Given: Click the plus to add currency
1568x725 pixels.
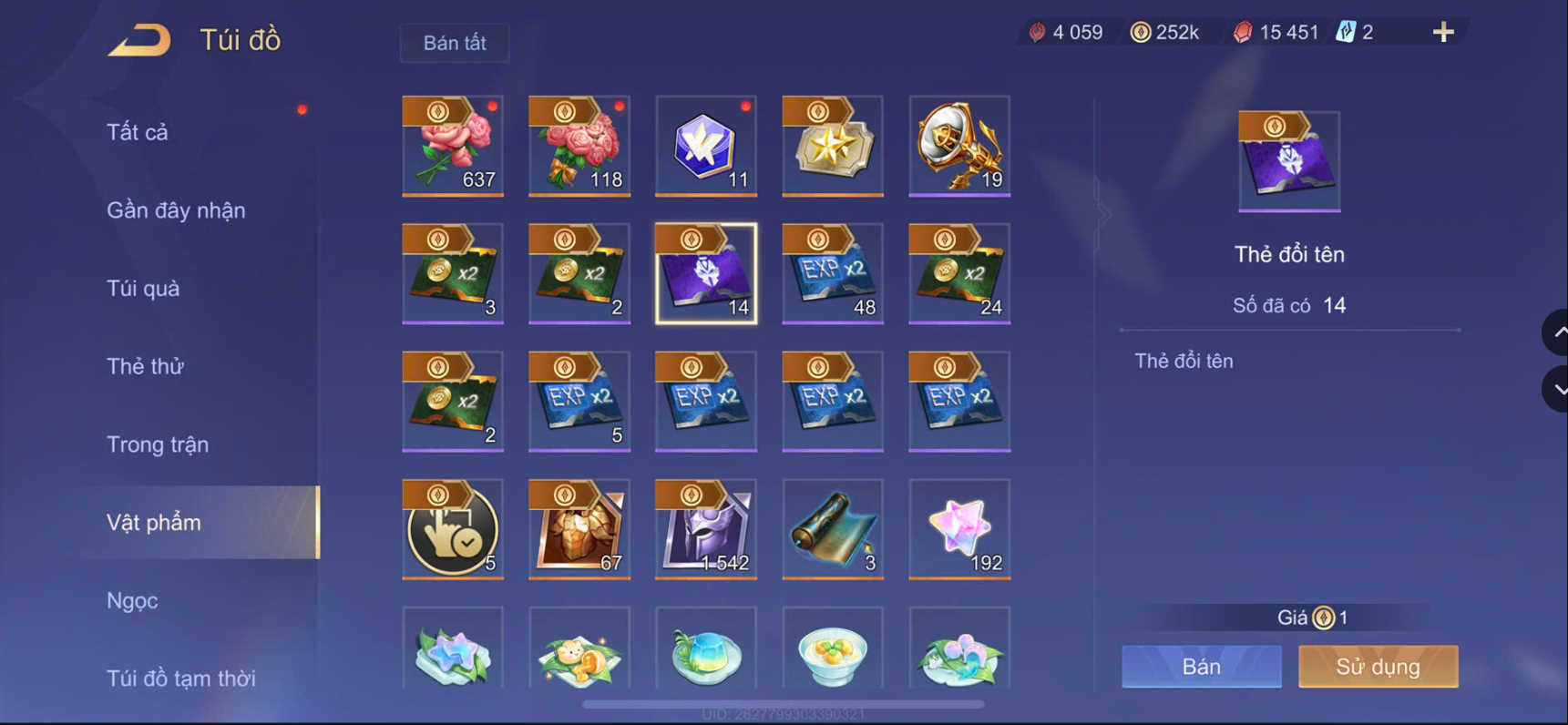Looking at the screenshot, I should tap(1442, 31).
